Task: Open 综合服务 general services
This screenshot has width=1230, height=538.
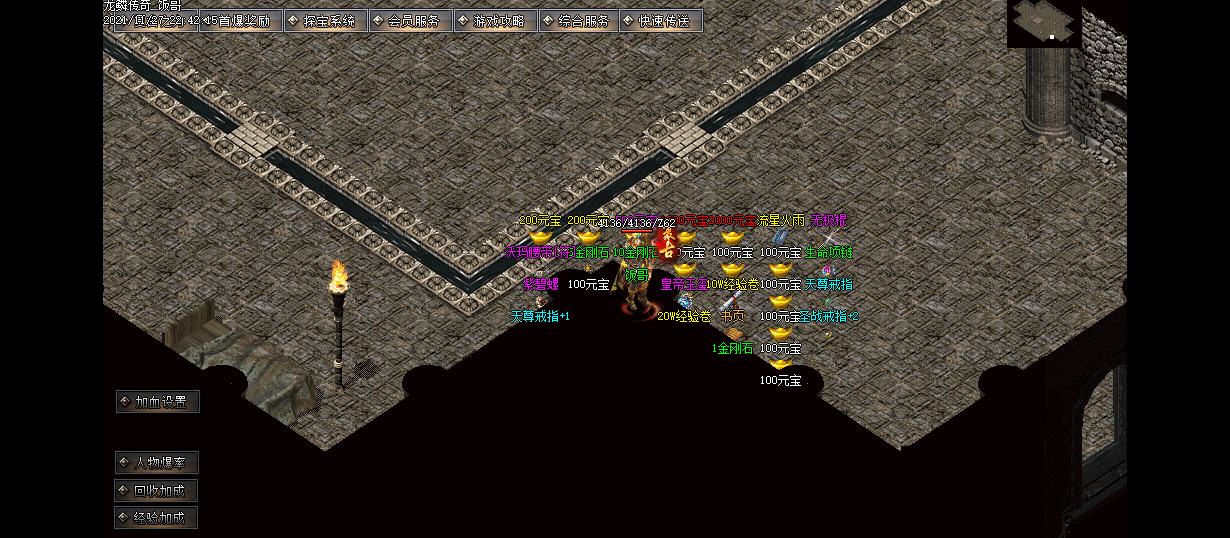Action: (579, 21)
